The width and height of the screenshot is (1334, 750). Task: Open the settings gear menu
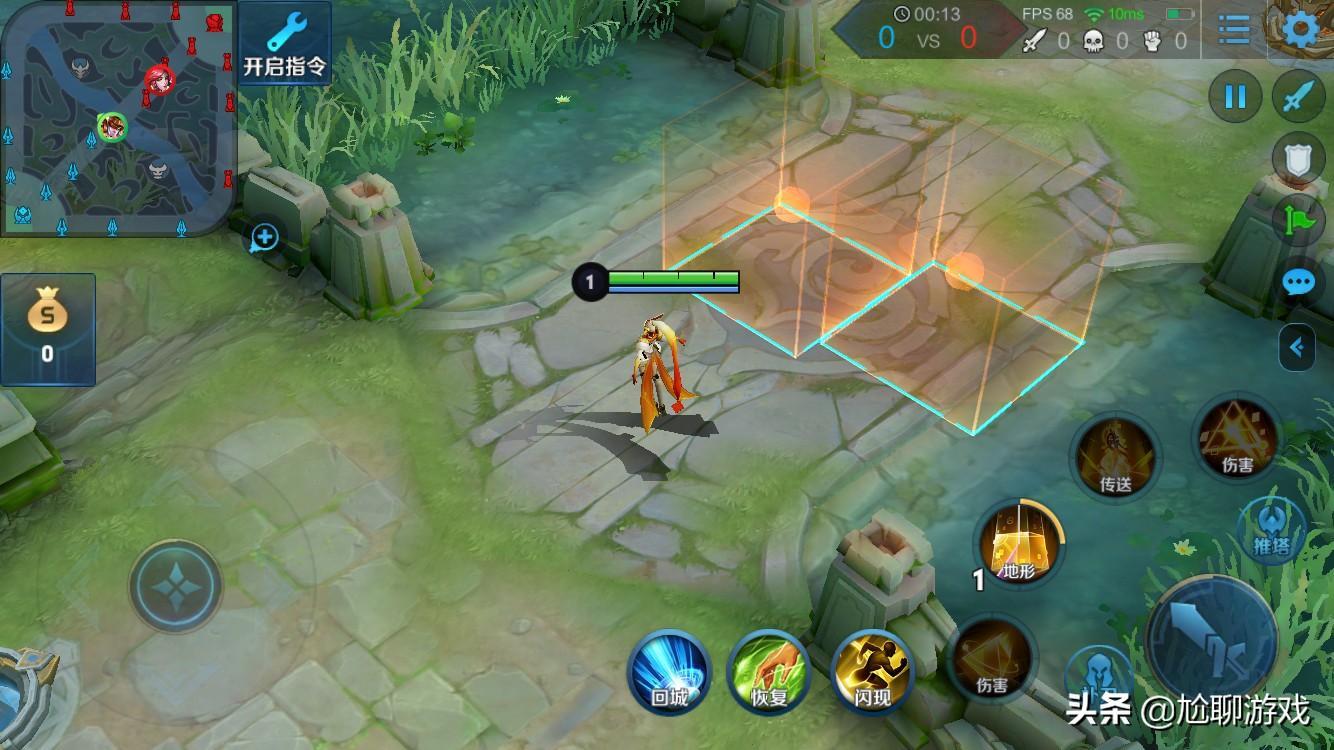[1300, 29]
